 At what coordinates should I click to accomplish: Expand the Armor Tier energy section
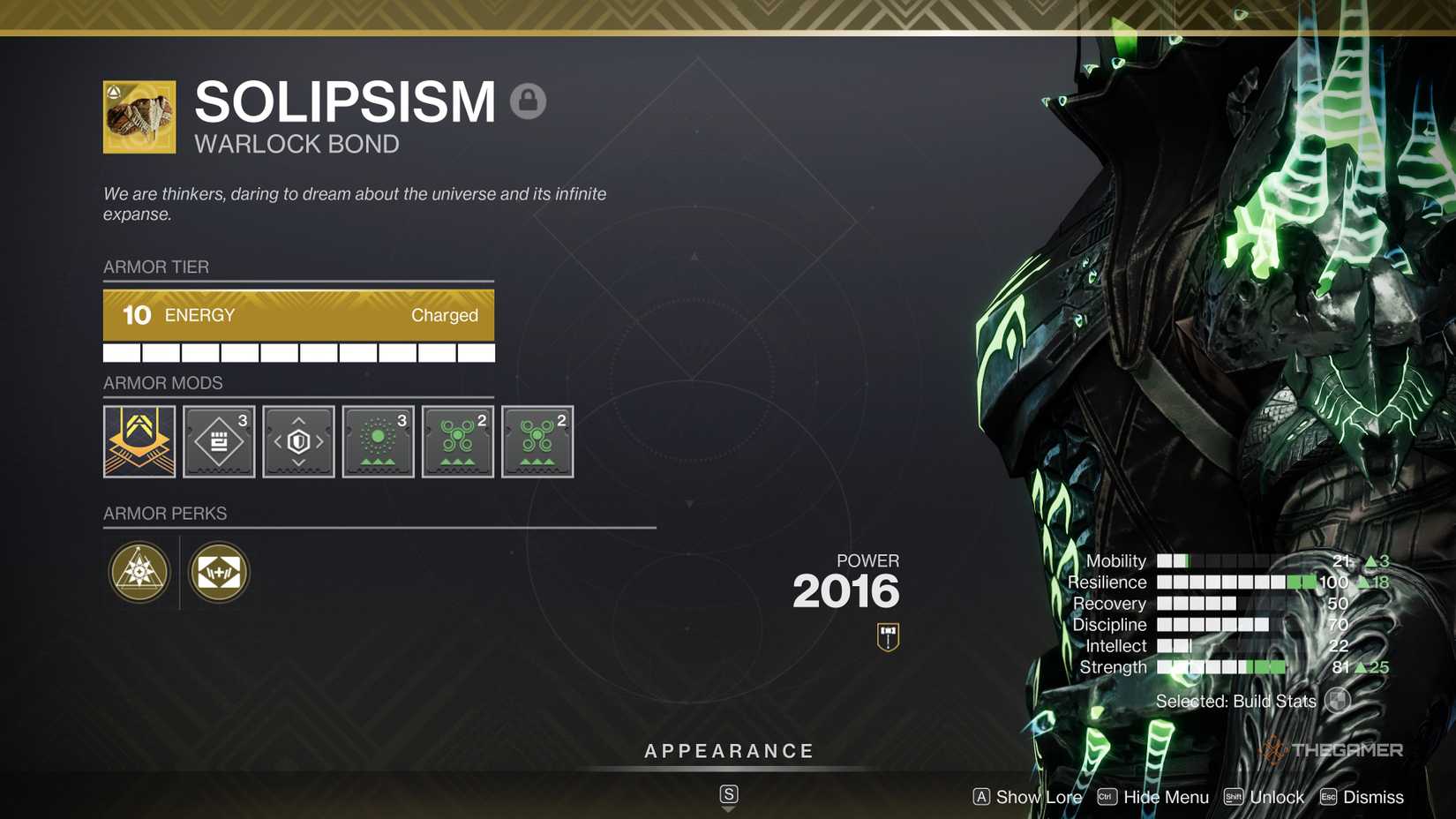pyautogui.click(x=298, y=315)
